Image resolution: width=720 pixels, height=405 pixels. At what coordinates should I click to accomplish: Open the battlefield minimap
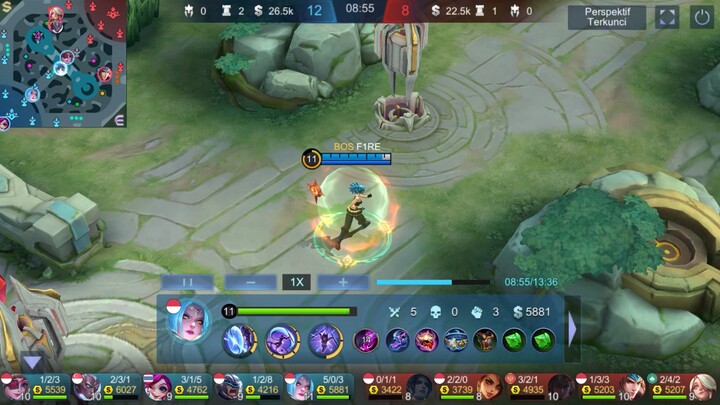pos(62,64)
